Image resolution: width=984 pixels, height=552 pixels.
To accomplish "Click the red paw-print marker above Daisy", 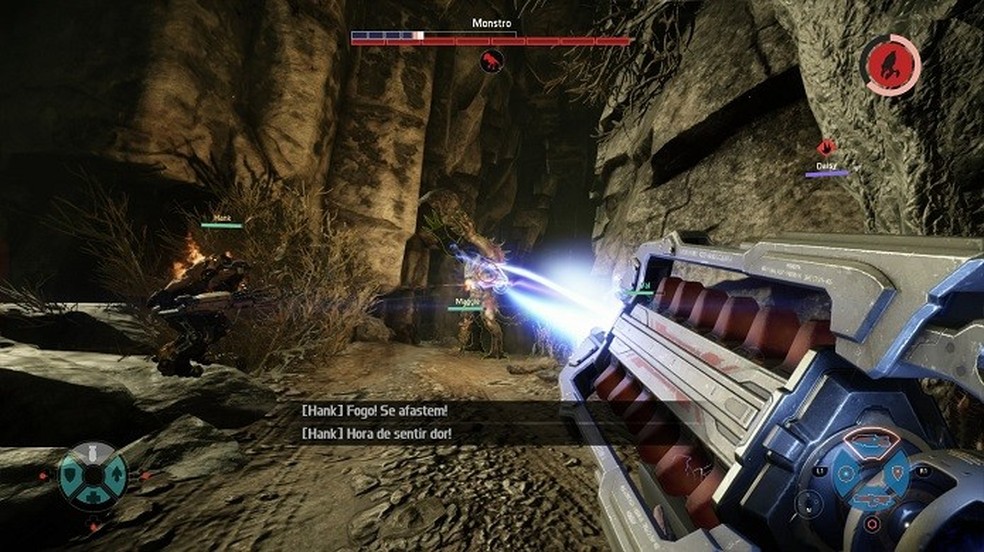I will click(826, 147).
